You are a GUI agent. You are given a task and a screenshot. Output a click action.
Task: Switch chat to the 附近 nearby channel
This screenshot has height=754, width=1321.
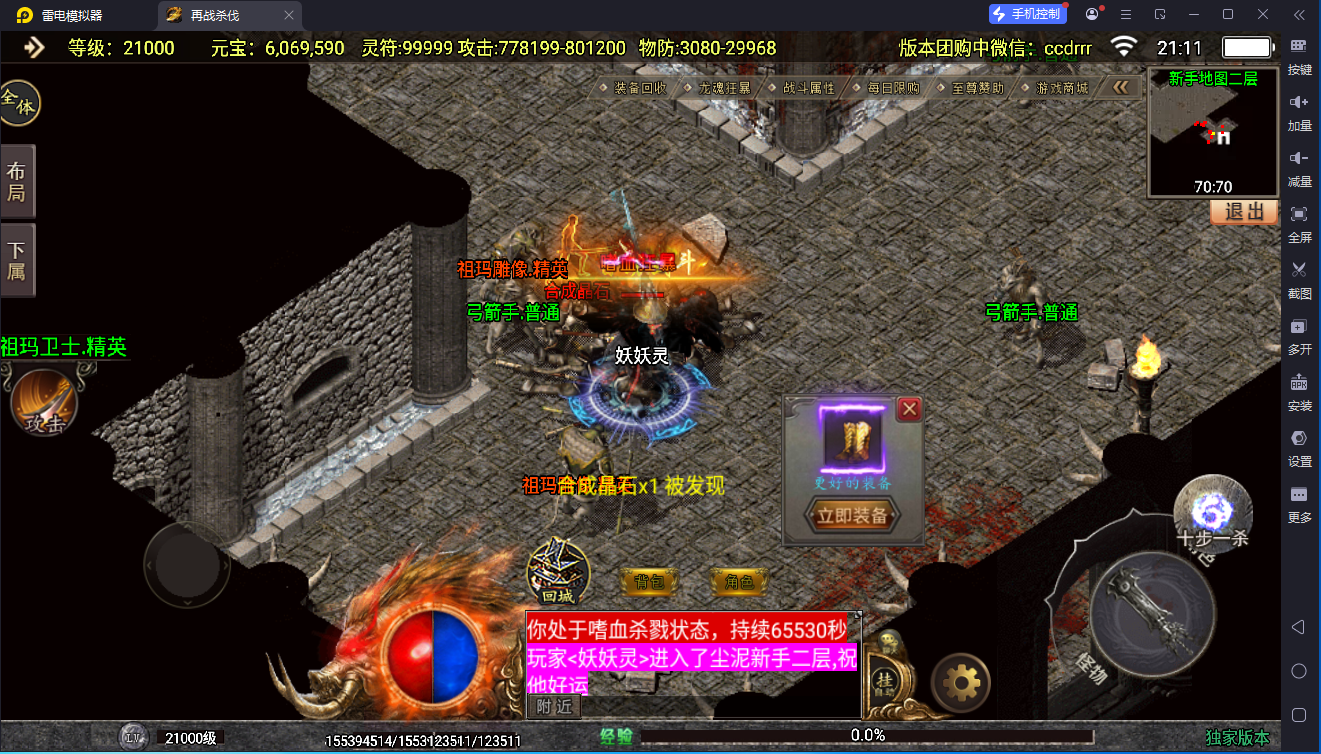[554, 706]
